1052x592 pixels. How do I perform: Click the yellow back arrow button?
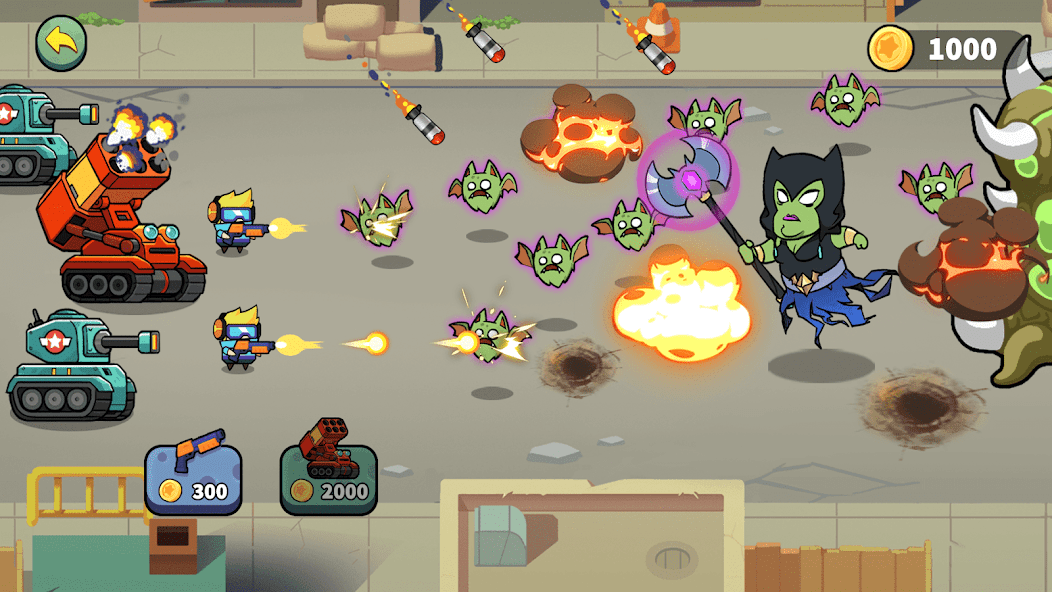(x=61, y=43)
